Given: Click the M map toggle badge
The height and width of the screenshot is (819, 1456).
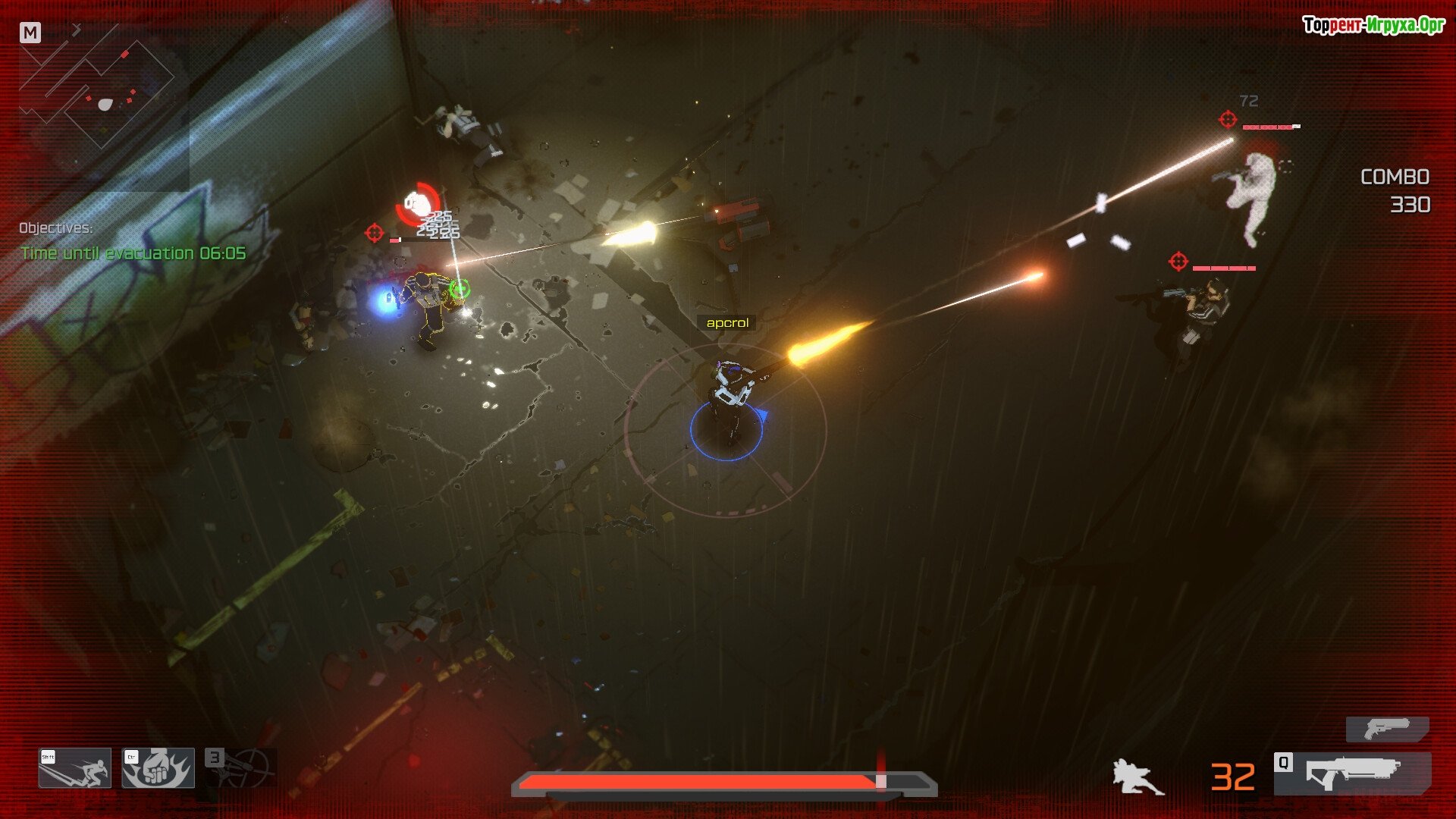Looking at the screenshot, I should click(30, 33).
